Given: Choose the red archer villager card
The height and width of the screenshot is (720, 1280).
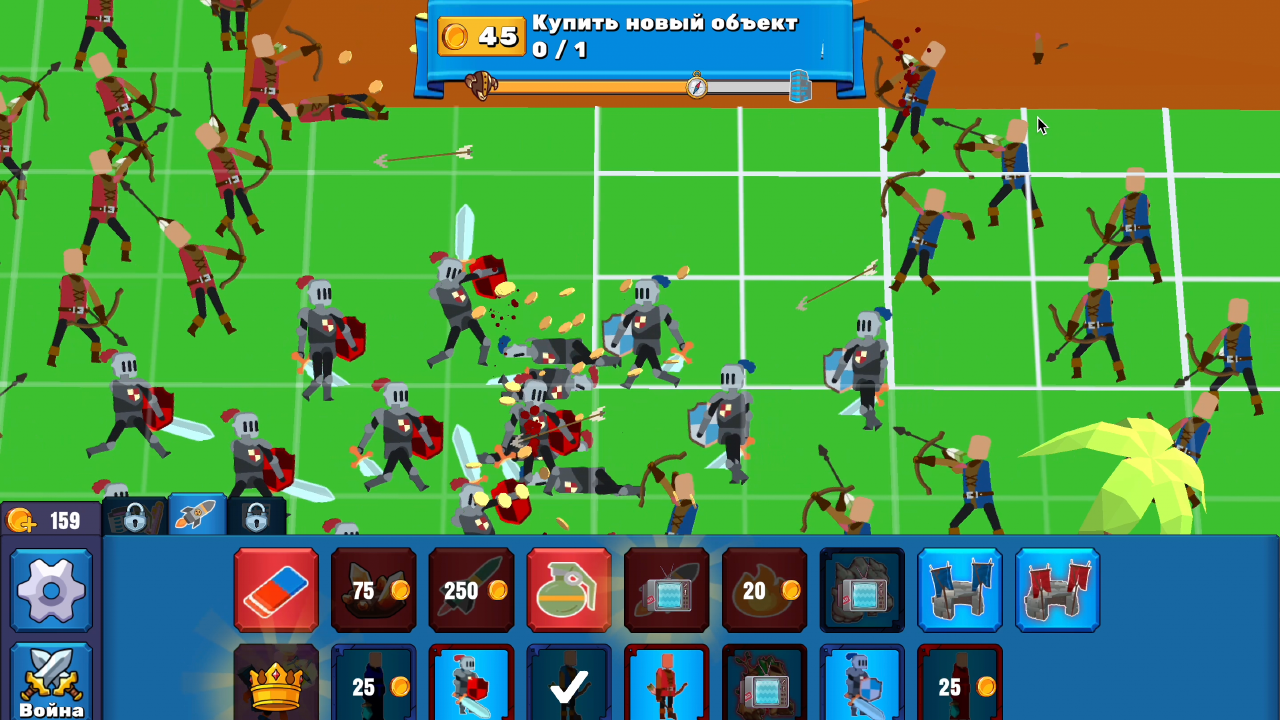Looking at the screenshot, I should click(x=666, y=690).
